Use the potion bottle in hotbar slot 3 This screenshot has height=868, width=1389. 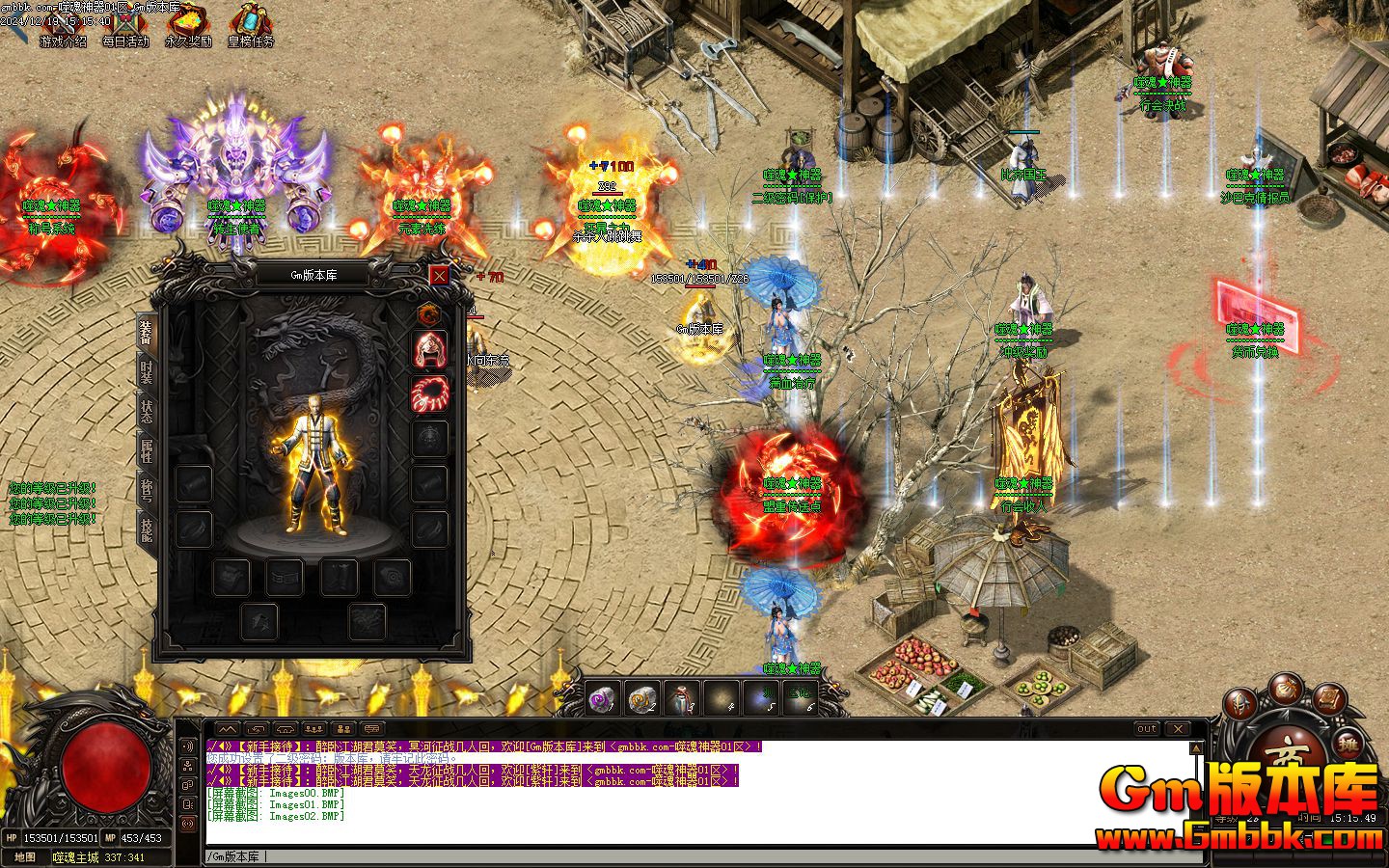(x=682, y=698)
